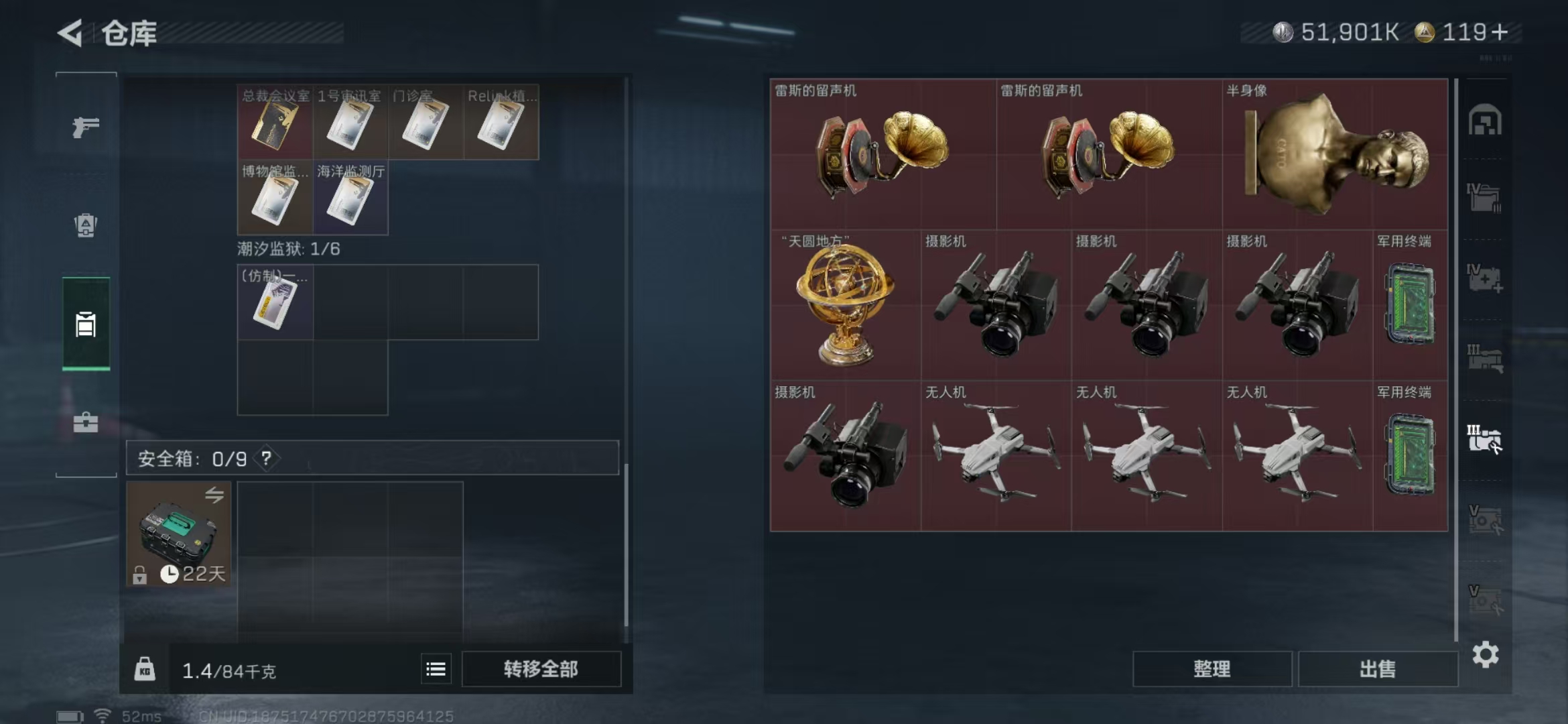The image size is (1568, 724).
Task: Organize the stash with 整理
Action: [1212, 669]
